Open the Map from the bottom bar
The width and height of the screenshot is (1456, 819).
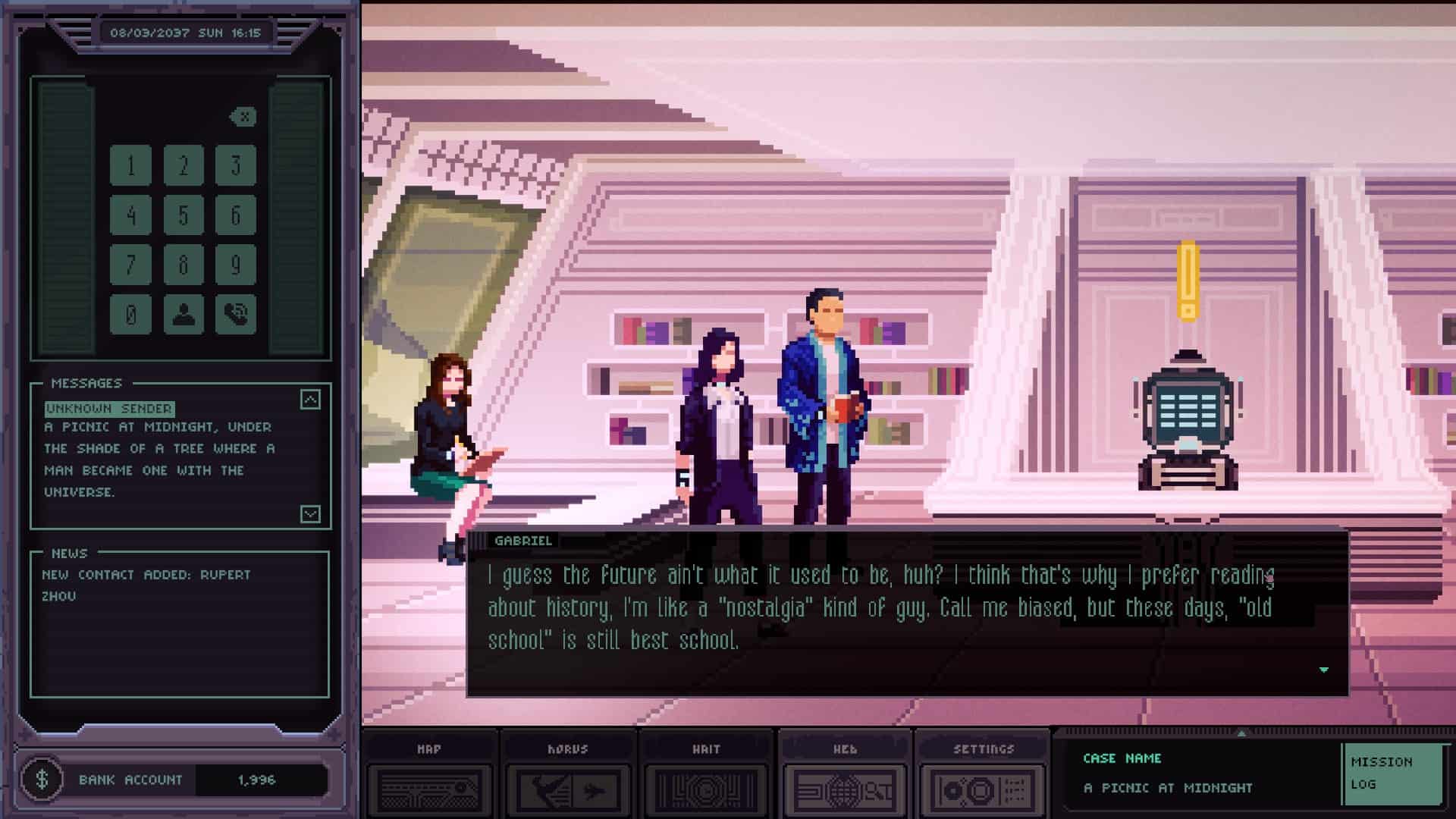pos(429,777)
